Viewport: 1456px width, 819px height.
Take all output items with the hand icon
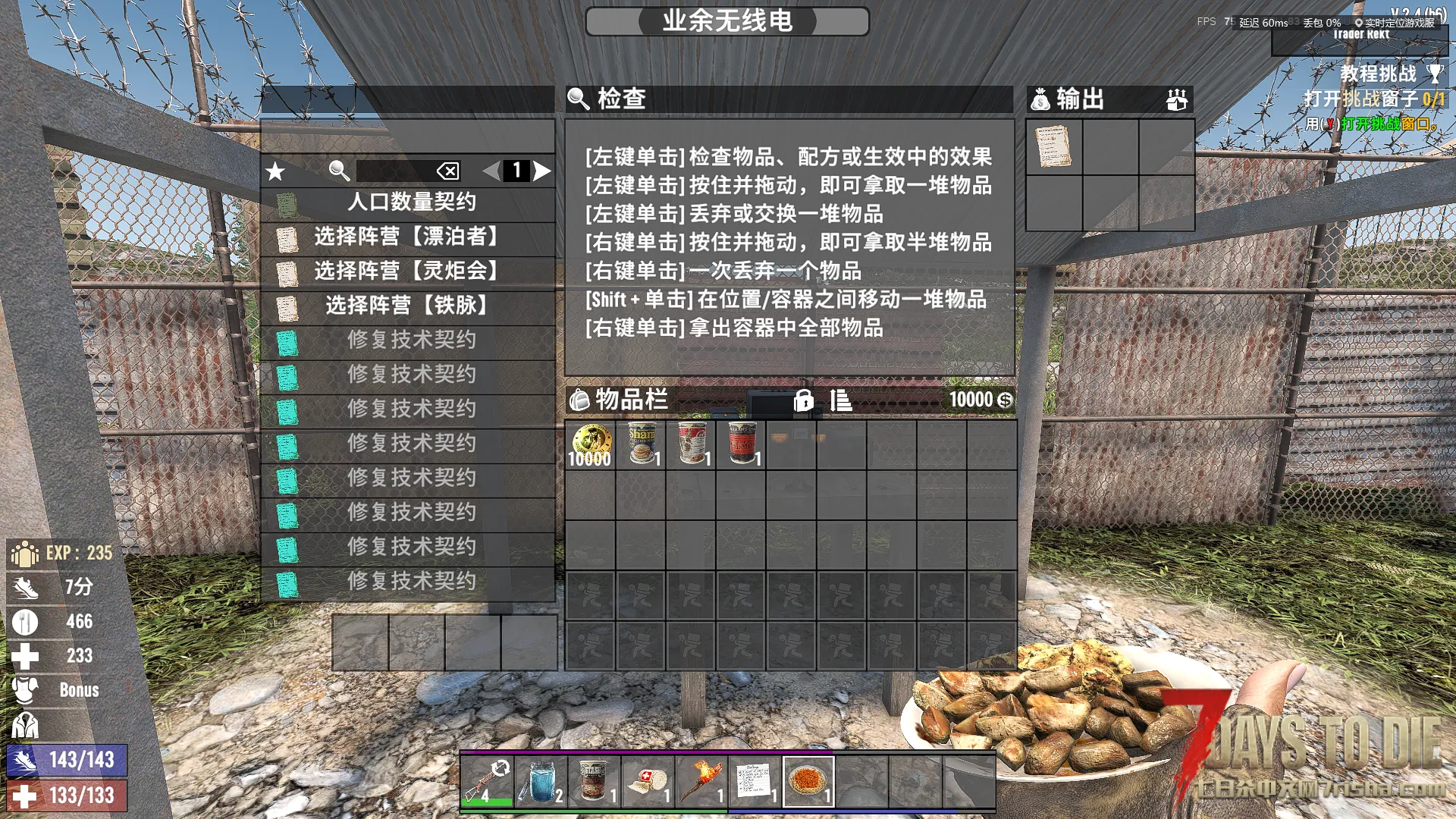coord(1176,99)
